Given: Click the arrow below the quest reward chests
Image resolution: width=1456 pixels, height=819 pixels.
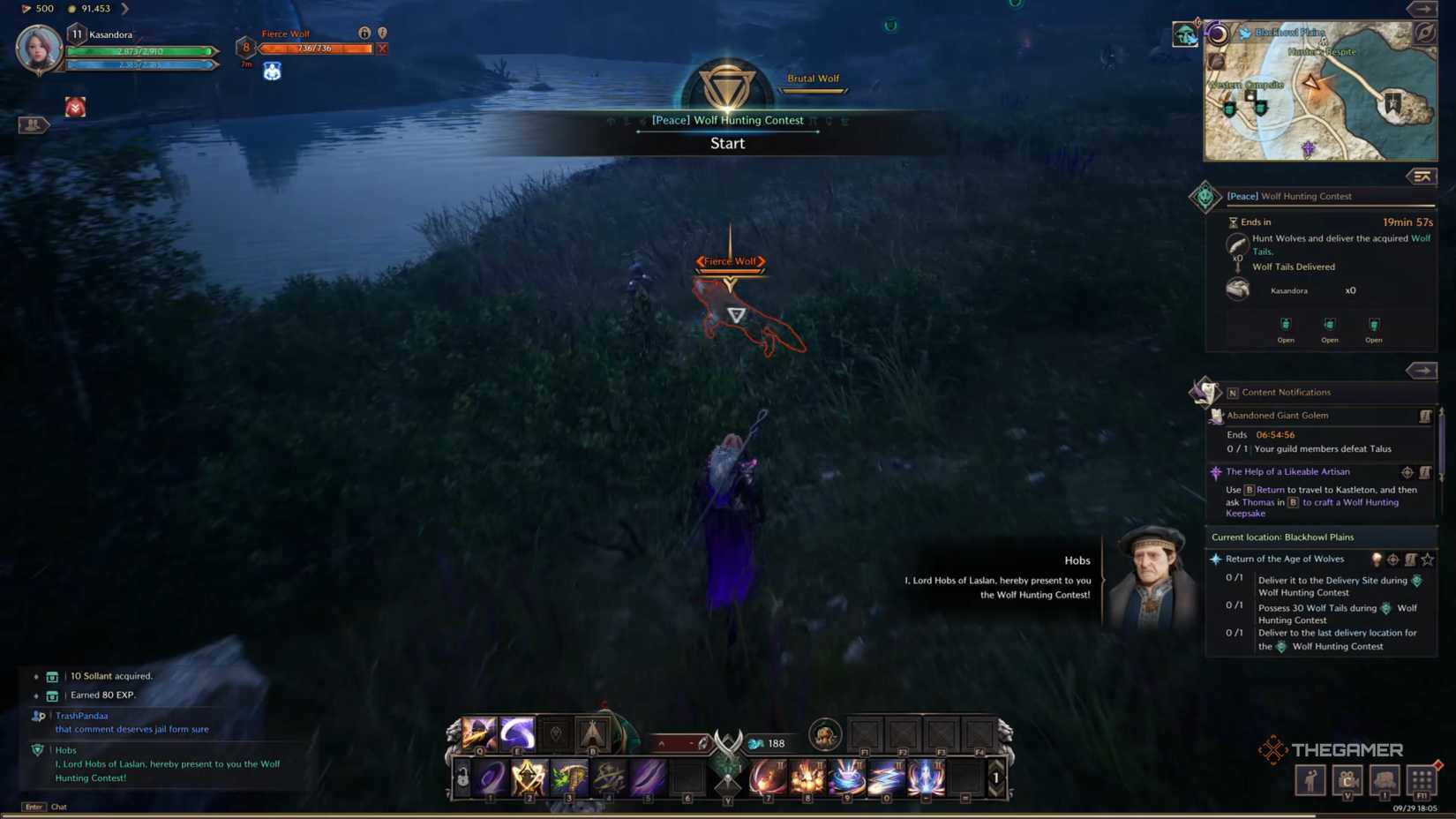Looking at the screenshot, I should tap(1423, 371).
